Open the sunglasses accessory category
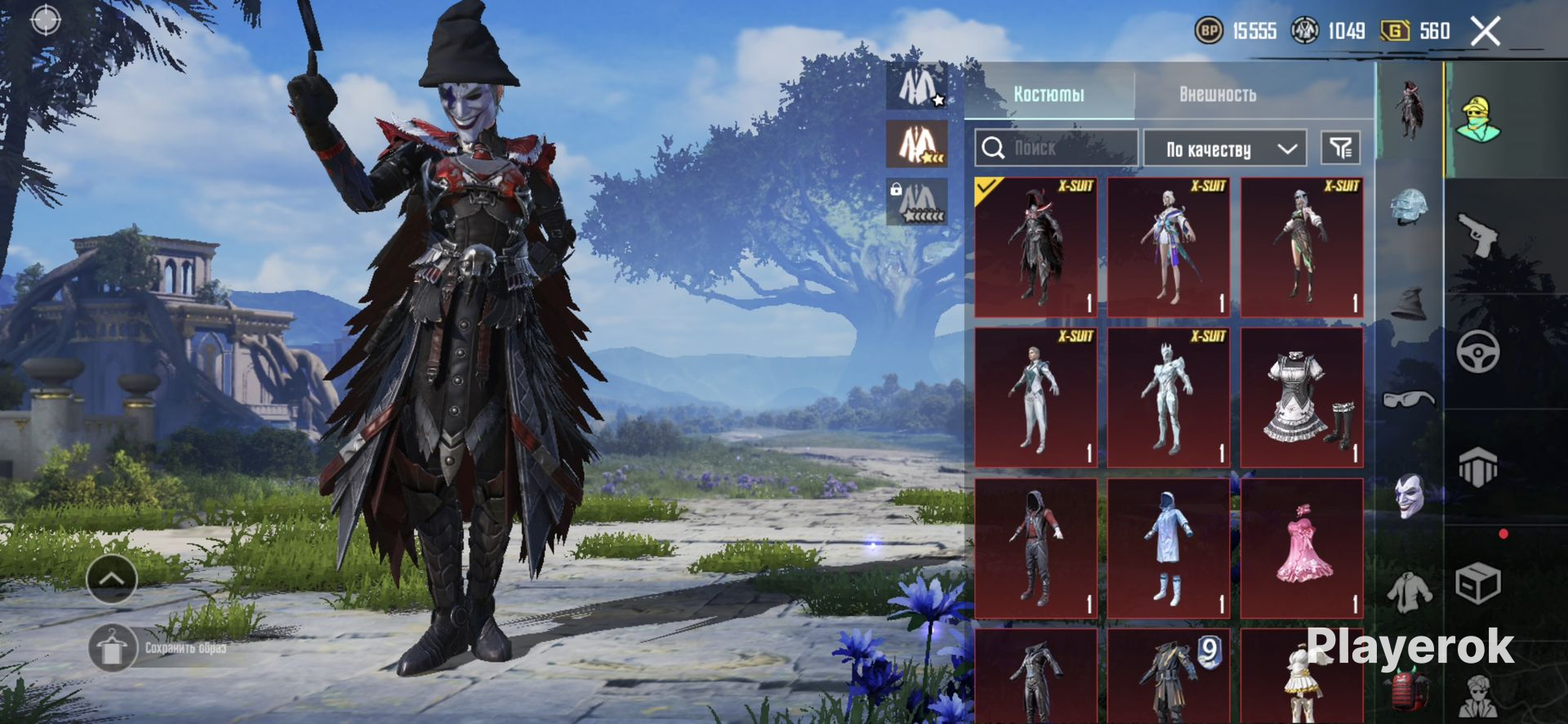 1410,399
